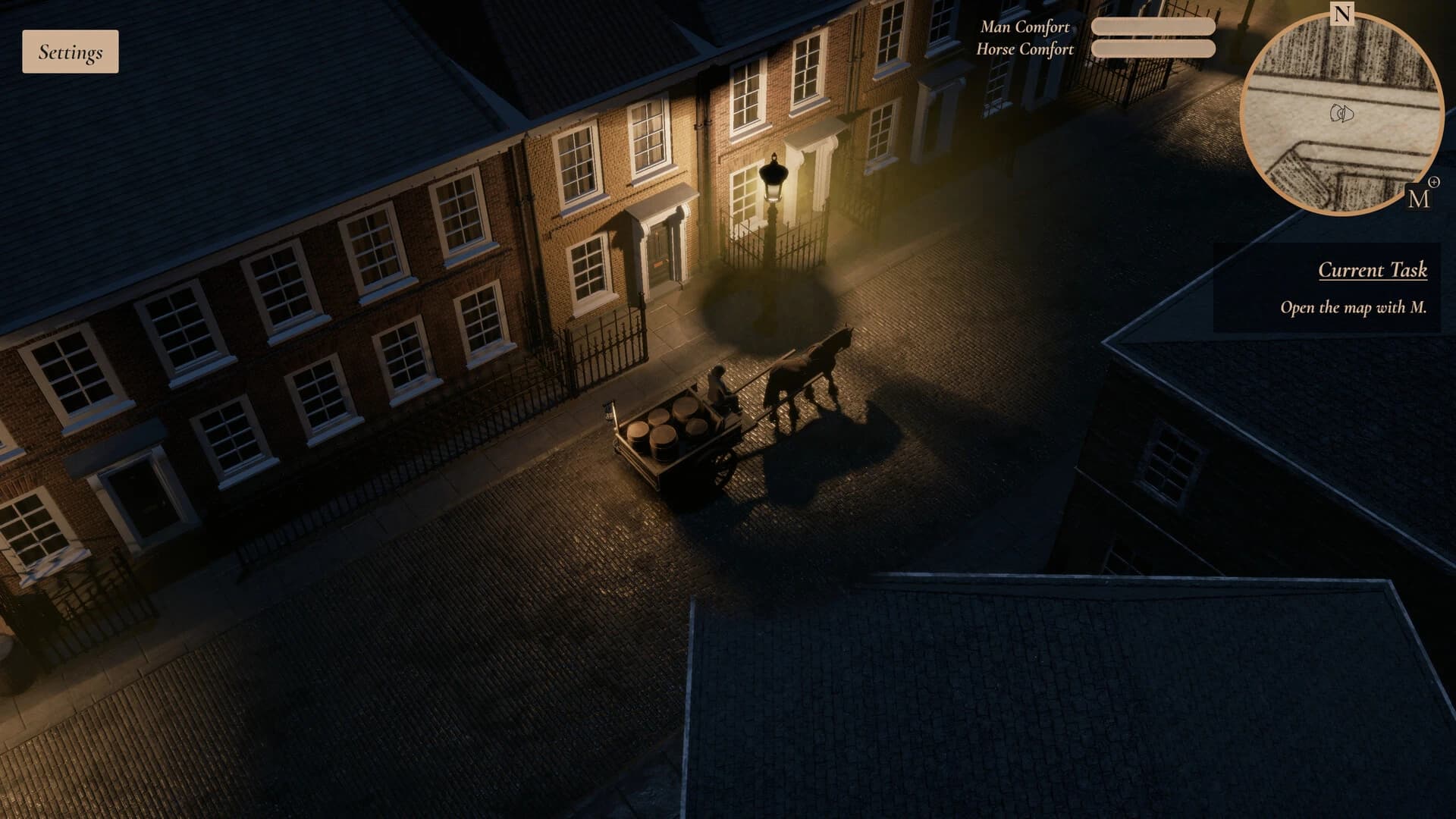Image resolution: width=1456 pixels, height=819 pixels.
Task: Open the map using the M icon
Action: tap(1418, 201)
